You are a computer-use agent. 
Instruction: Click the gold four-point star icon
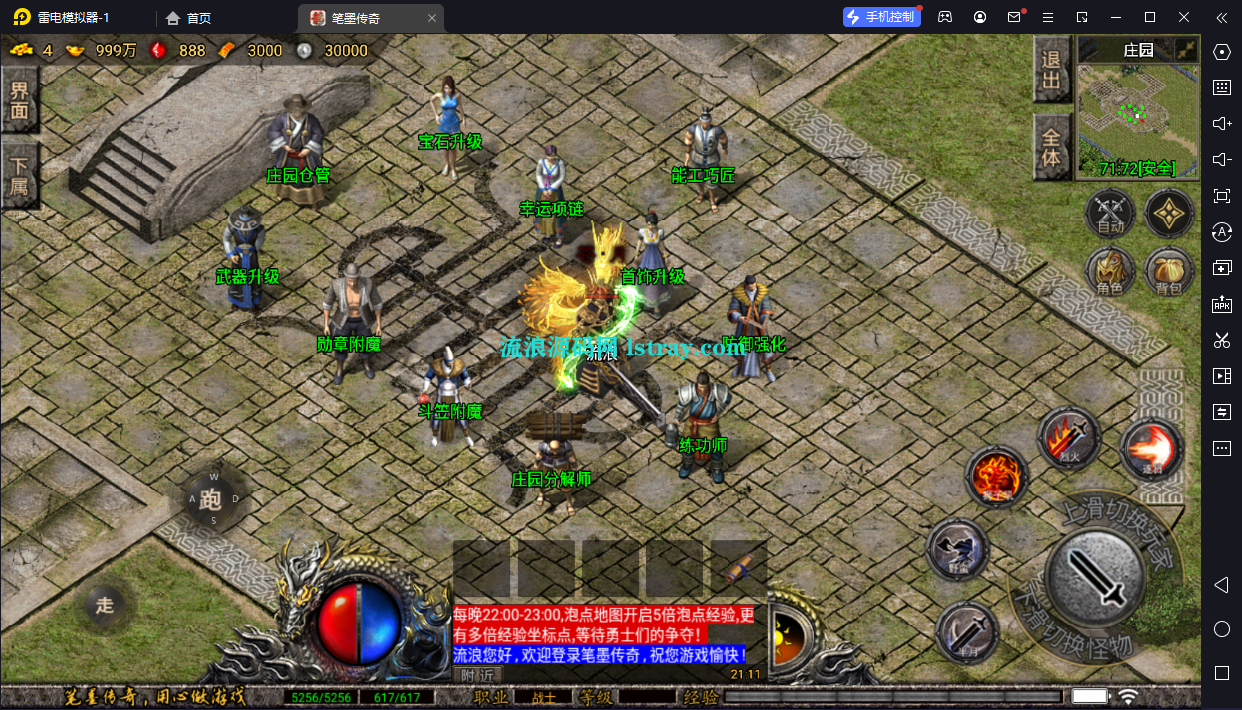(x=1169, y=211)
